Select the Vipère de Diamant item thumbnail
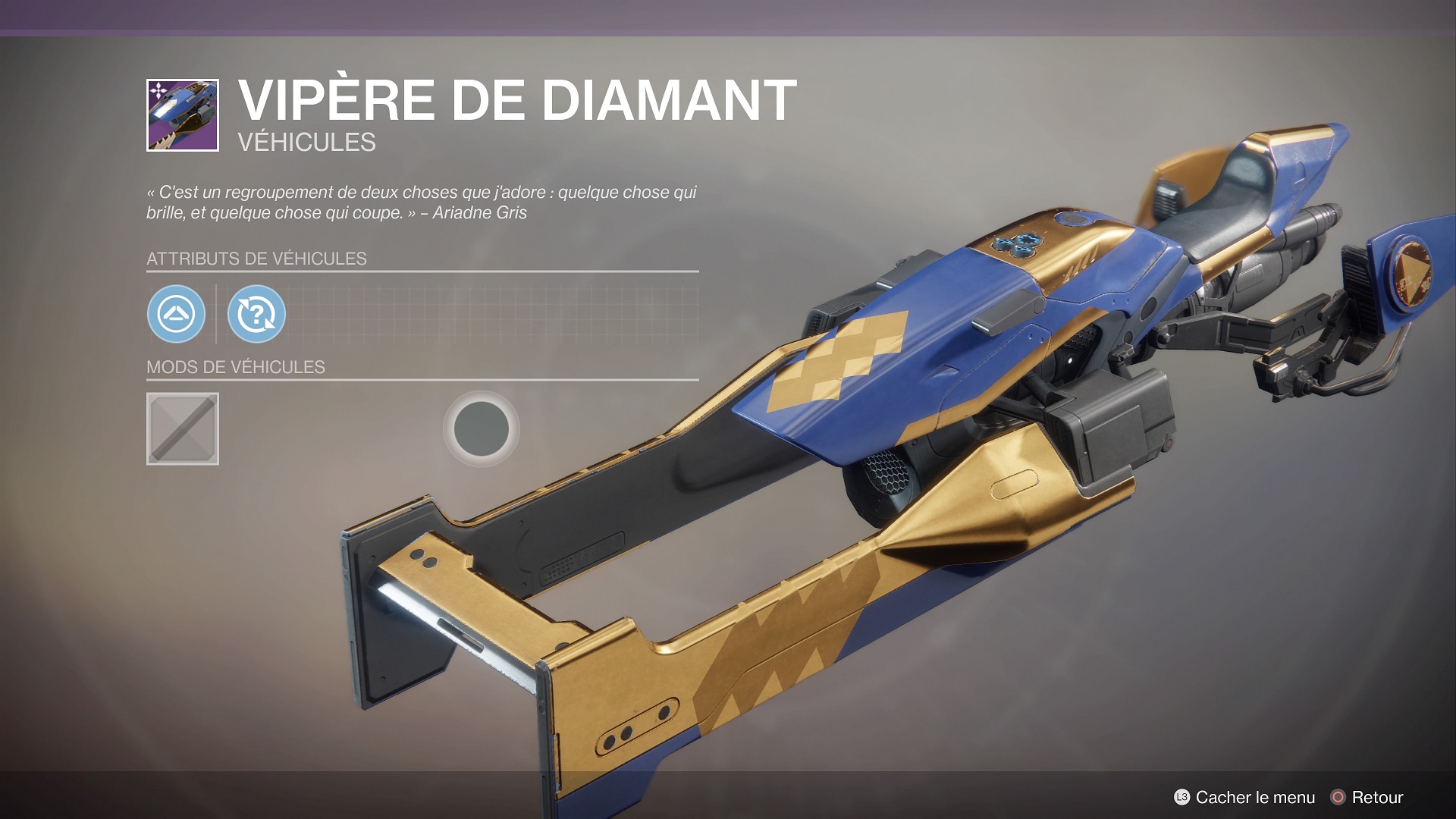The image size is (1456, 819). pos(183,115)
